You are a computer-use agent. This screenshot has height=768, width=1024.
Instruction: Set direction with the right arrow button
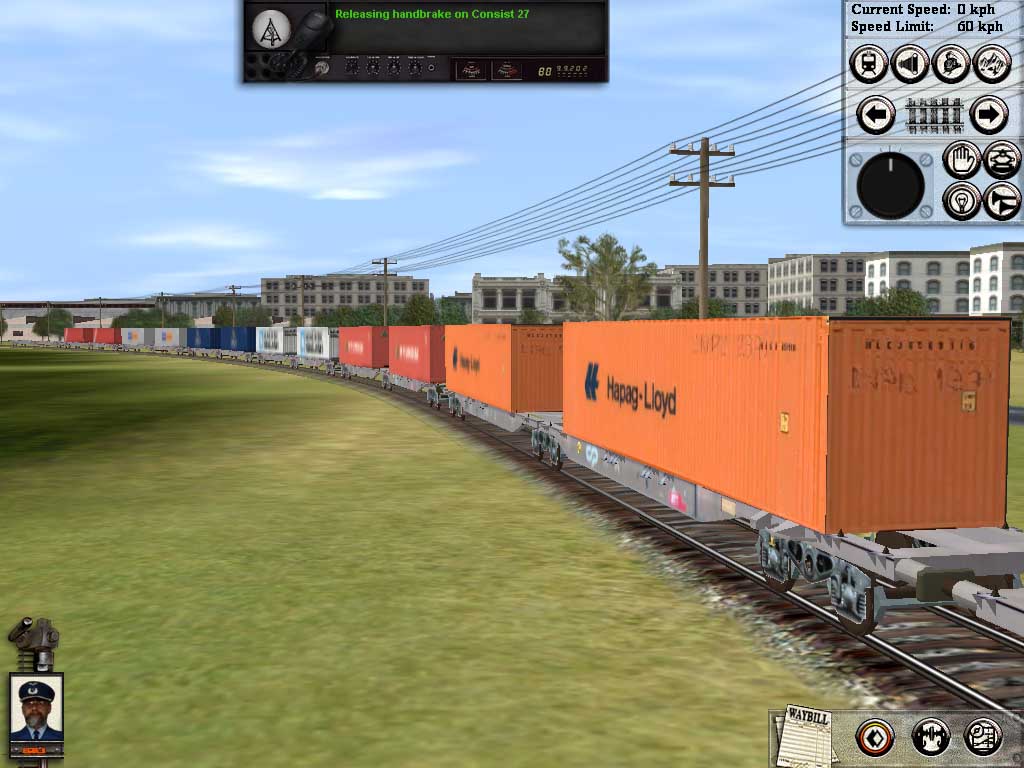pos(988,115)
